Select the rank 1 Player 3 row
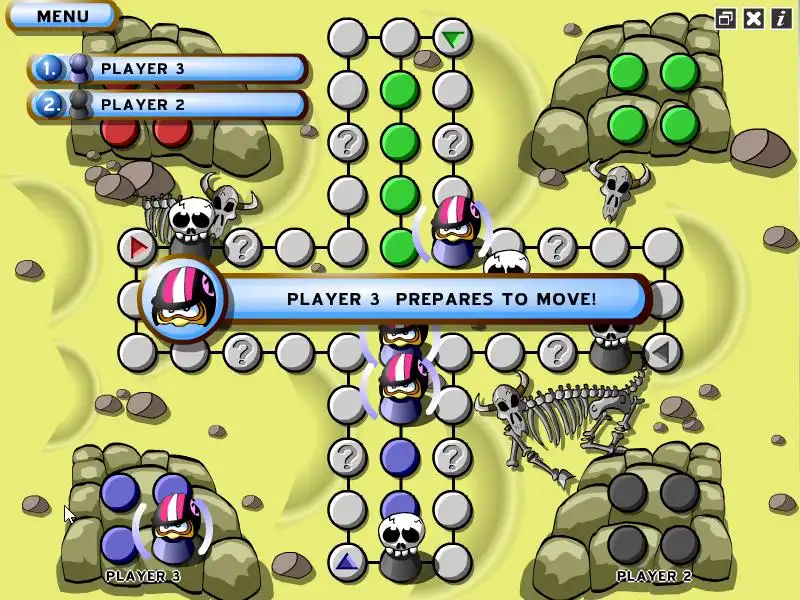The width and height of the screenshot is (800, 600). [x=168, y=69]
